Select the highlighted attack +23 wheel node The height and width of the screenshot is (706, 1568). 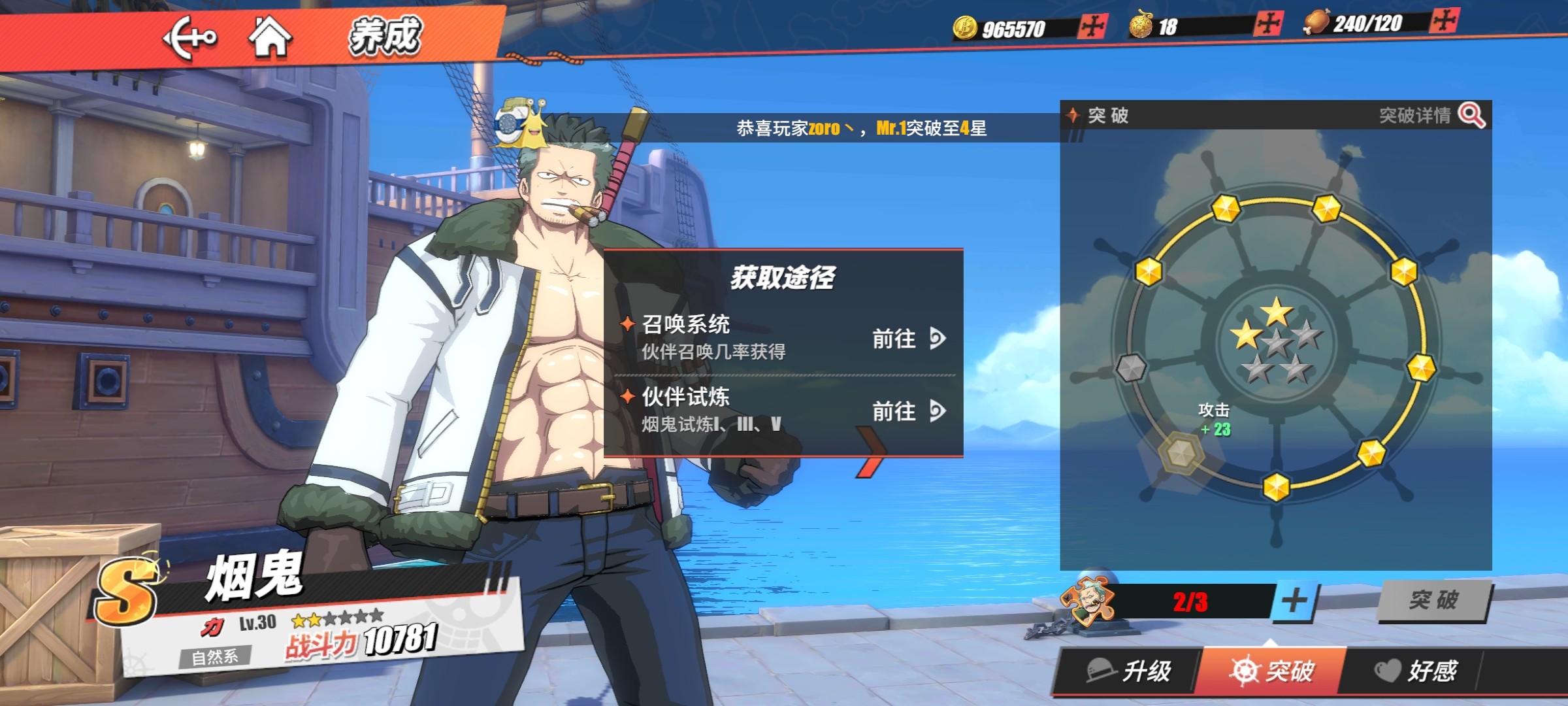[x=1181, y=452]
